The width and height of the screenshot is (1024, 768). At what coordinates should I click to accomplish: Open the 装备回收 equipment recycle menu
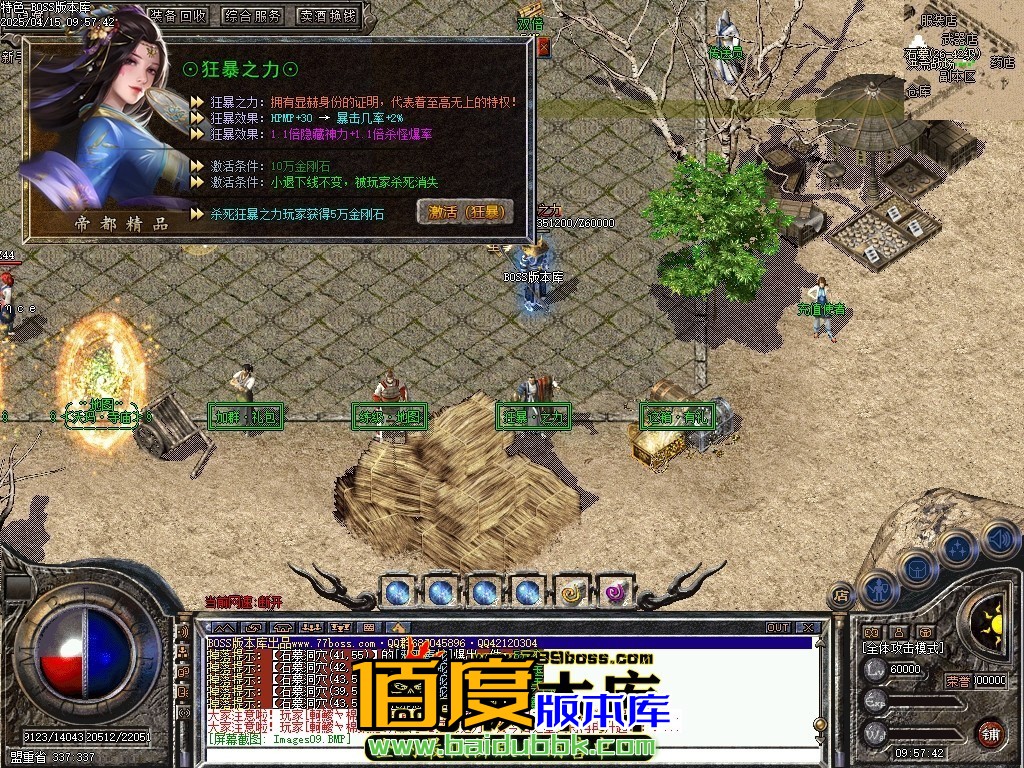(179, 16)
